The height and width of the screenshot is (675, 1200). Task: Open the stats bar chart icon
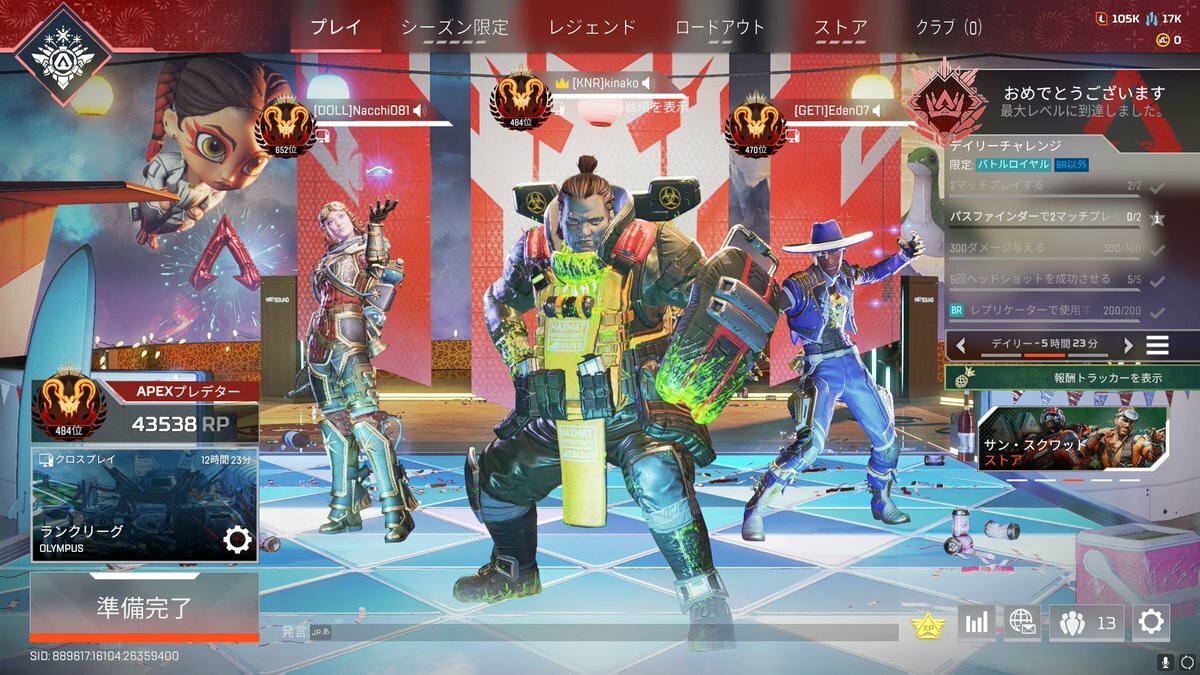pyautogui.click(x=976, y=623)
